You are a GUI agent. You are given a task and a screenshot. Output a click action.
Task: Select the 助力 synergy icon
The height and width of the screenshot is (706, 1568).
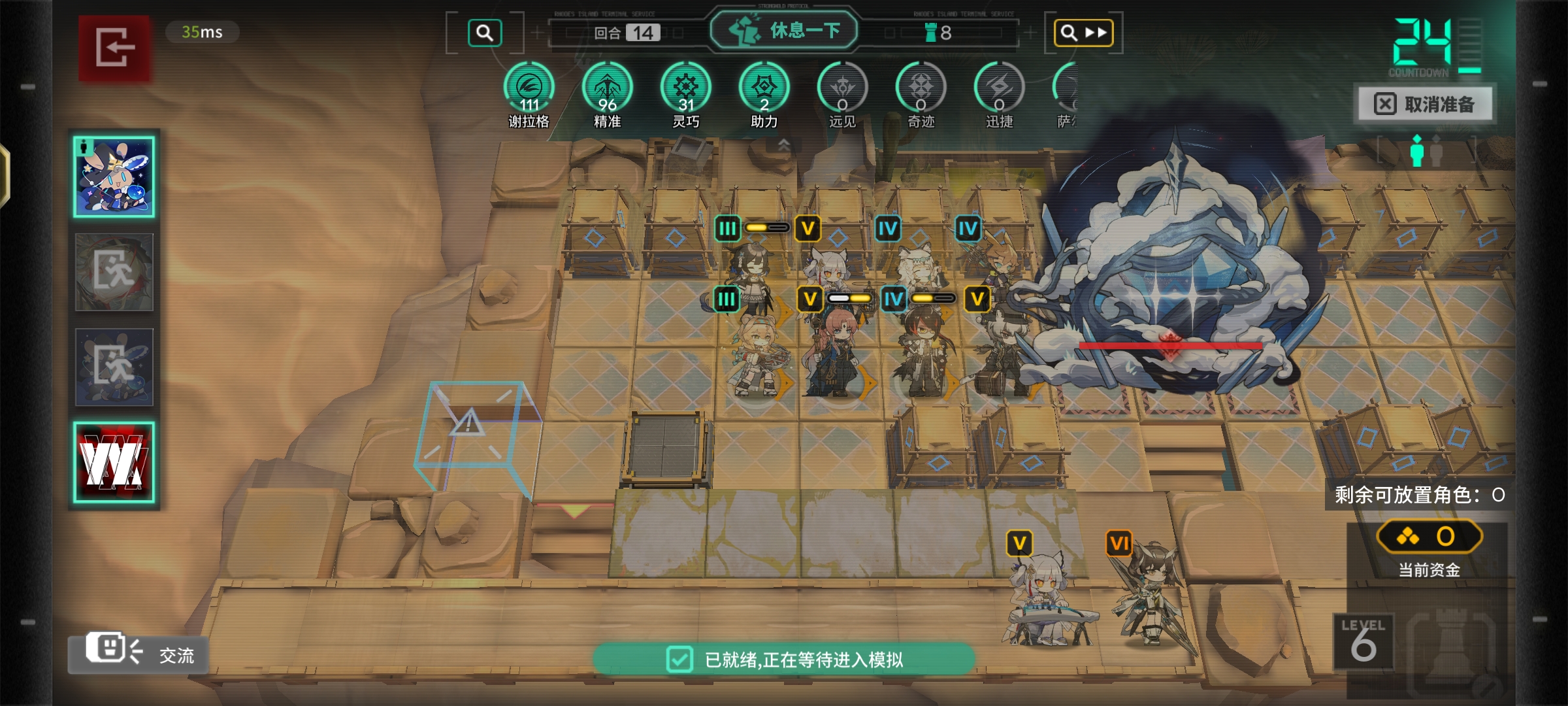click(764, 88)
